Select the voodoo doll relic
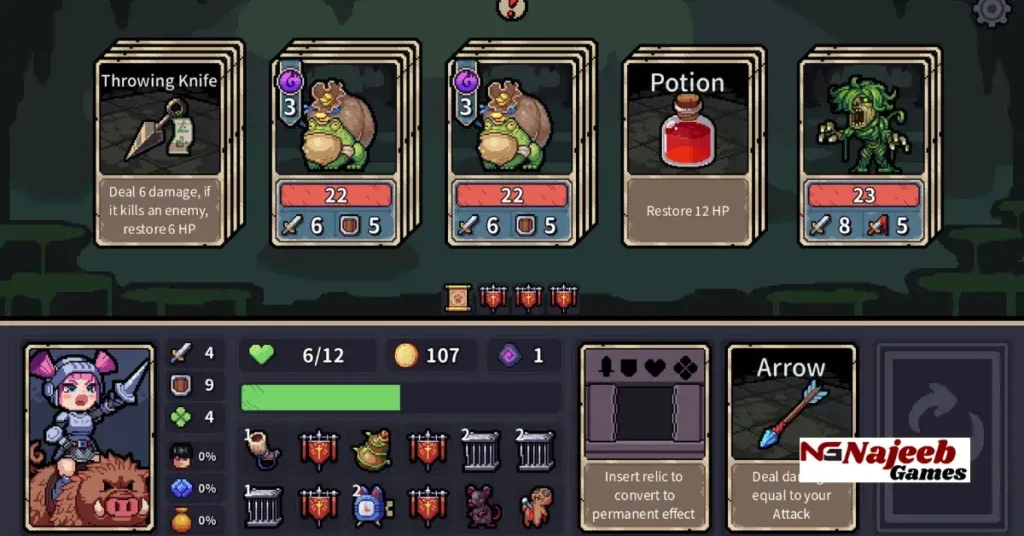 (536, 505)
